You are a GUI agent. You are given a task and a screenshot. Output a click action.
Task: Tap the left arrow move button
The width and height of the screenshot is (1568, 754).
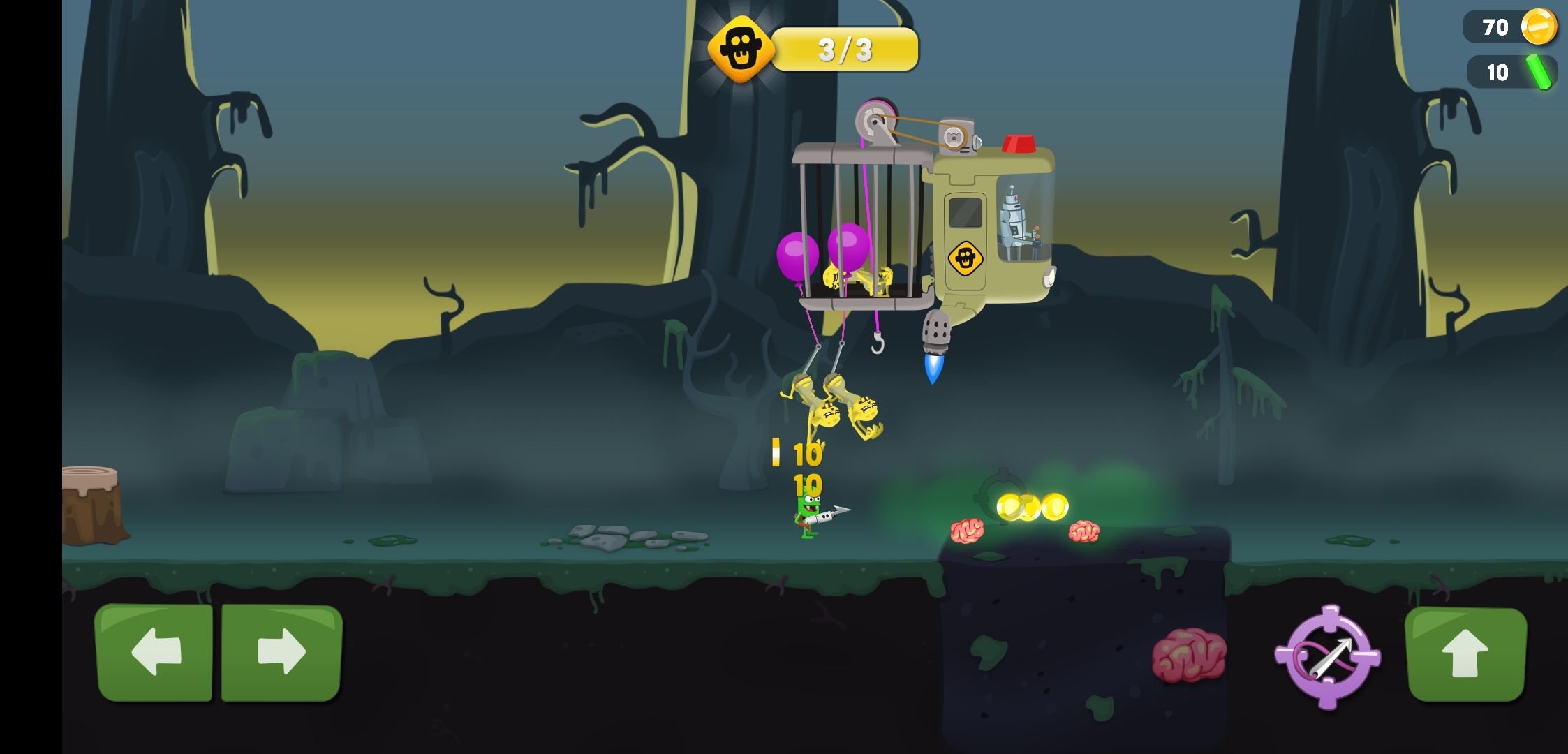click(154, 653)
